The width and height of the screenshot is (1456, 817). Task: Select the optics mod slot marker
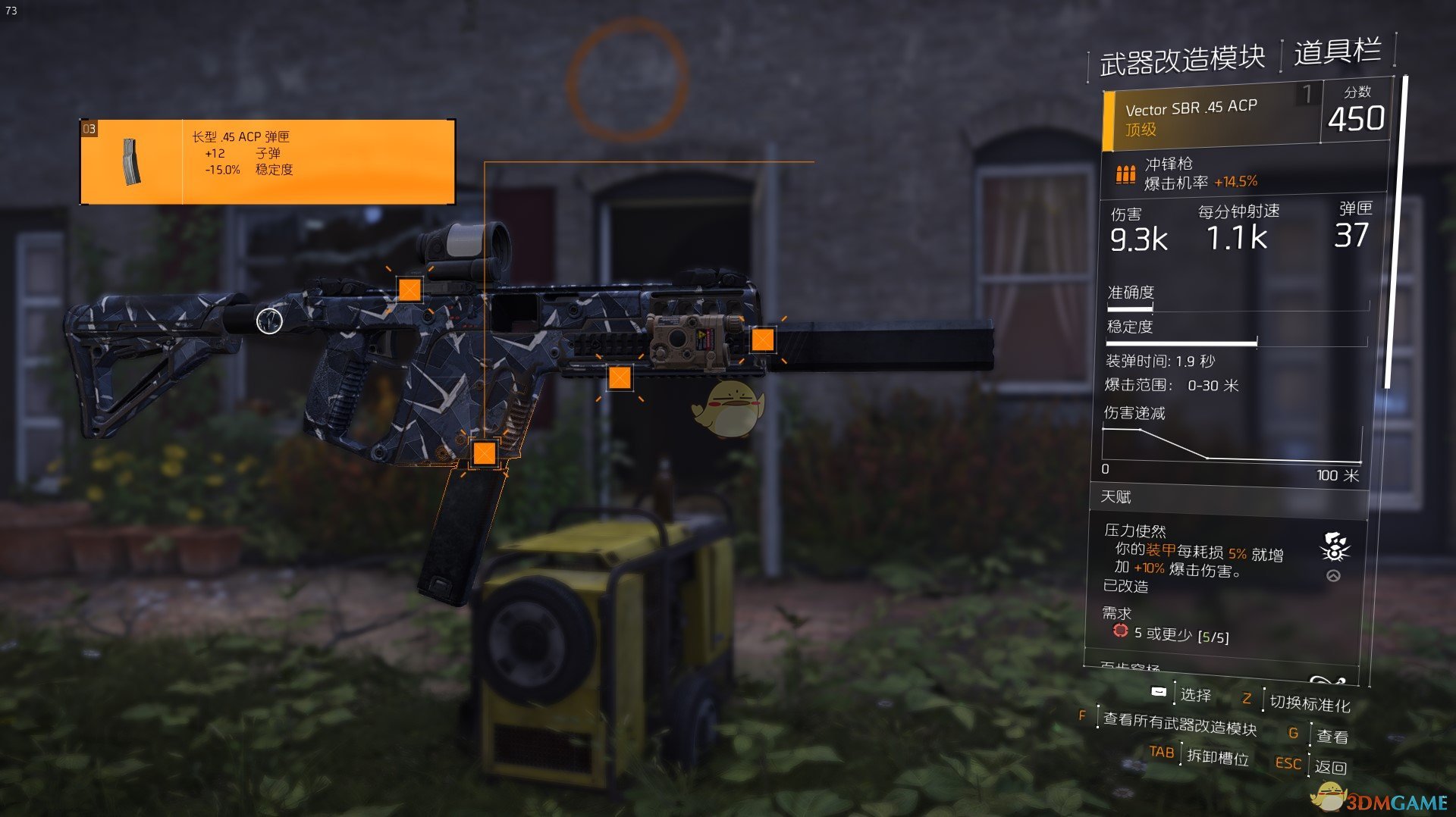pyautogui.click(x=409, y=290)
